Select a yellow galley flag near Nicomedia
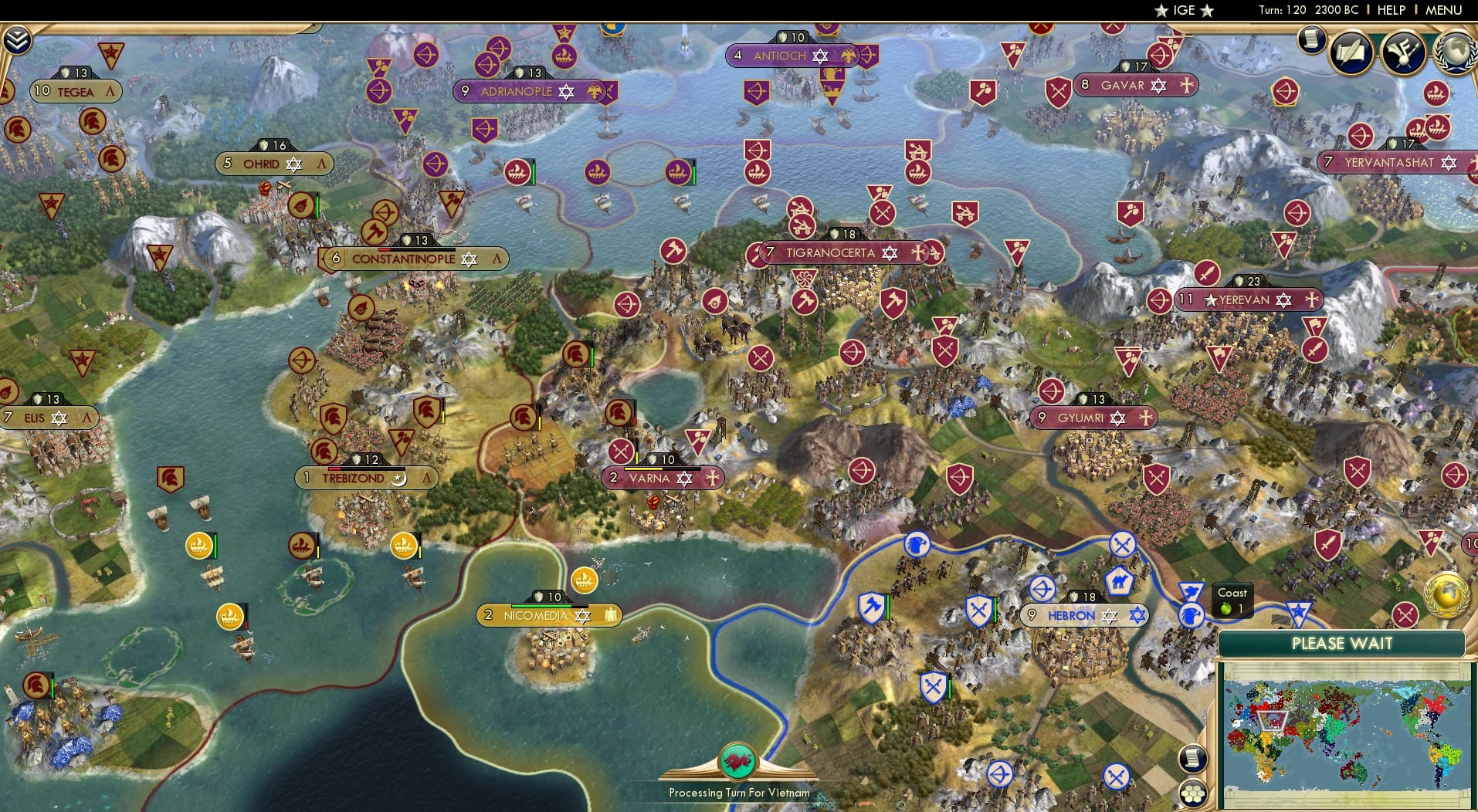Image resolution: width=1478 pixels, height=812 pixels. [x=585, y=582]
